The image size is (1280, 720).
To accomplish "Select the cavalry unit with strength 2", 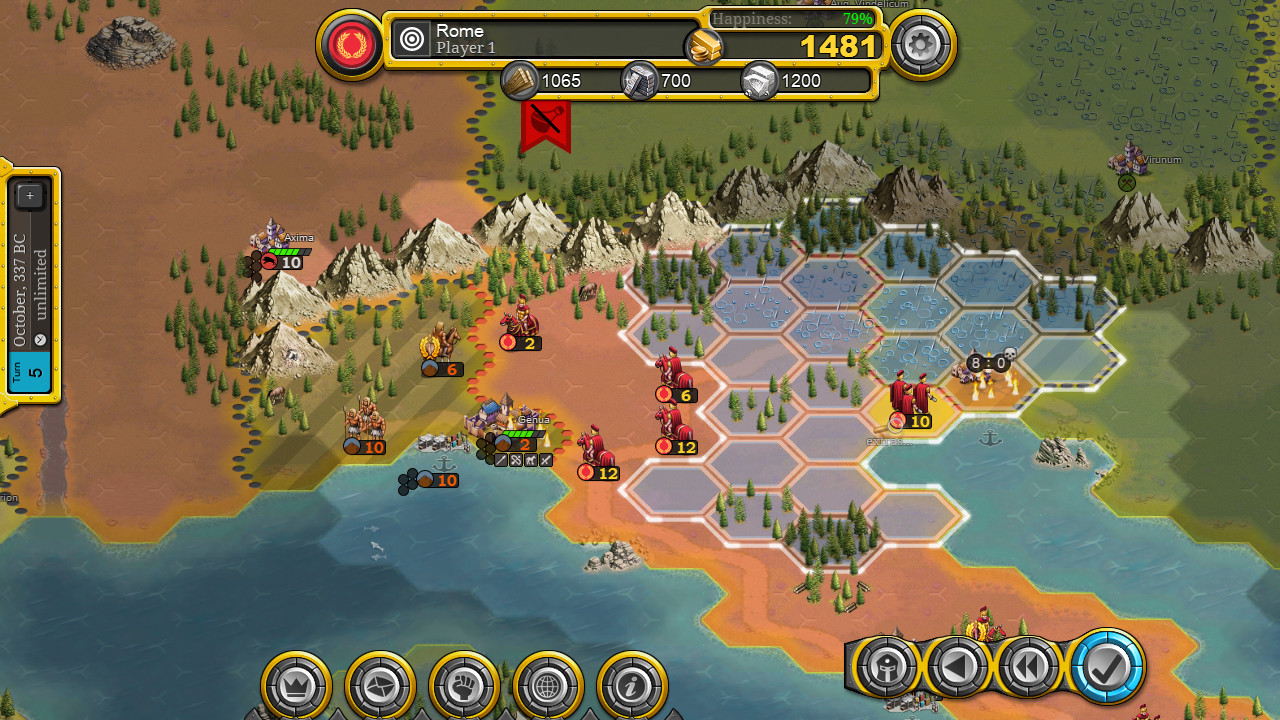I will (520, 323).
